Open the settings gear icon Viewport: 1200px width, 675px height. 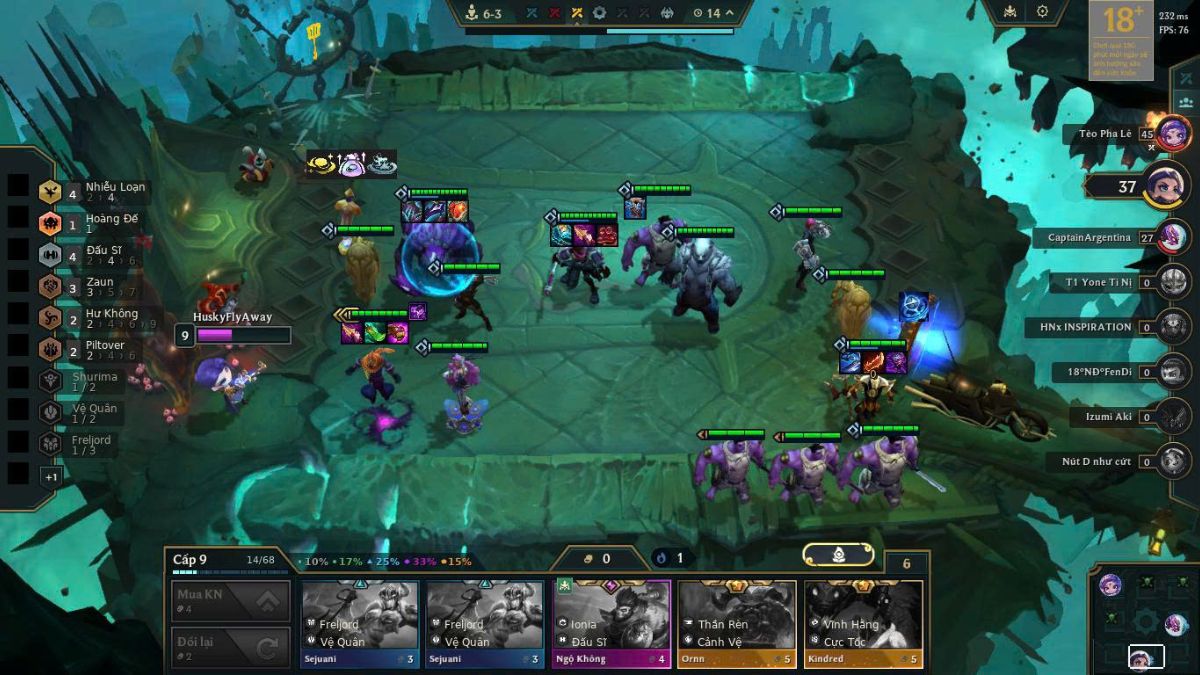pyautogui.click(x=1042, y=12)
